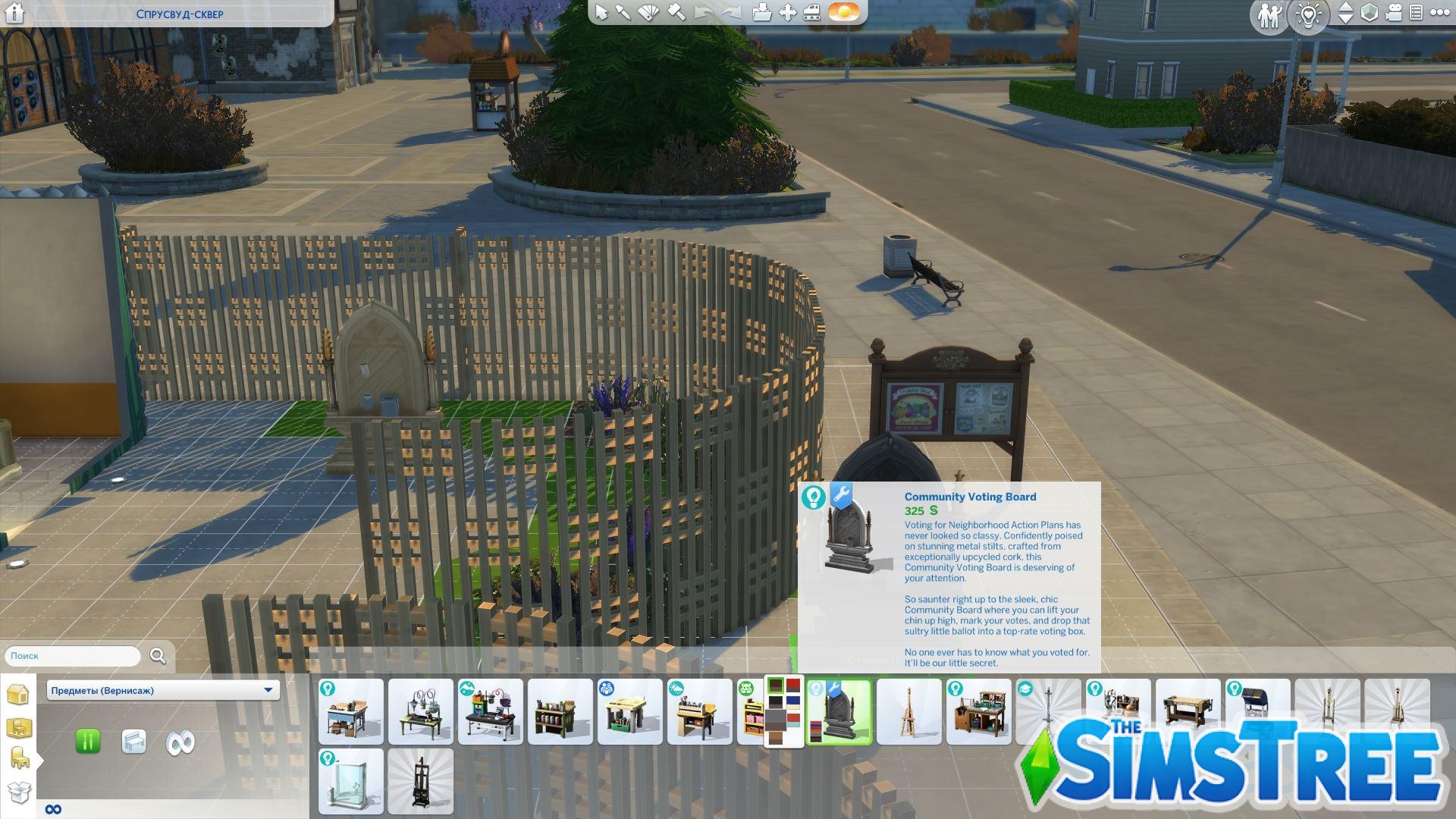
Task: Undo the last build action
Action: tap(704, 13)
